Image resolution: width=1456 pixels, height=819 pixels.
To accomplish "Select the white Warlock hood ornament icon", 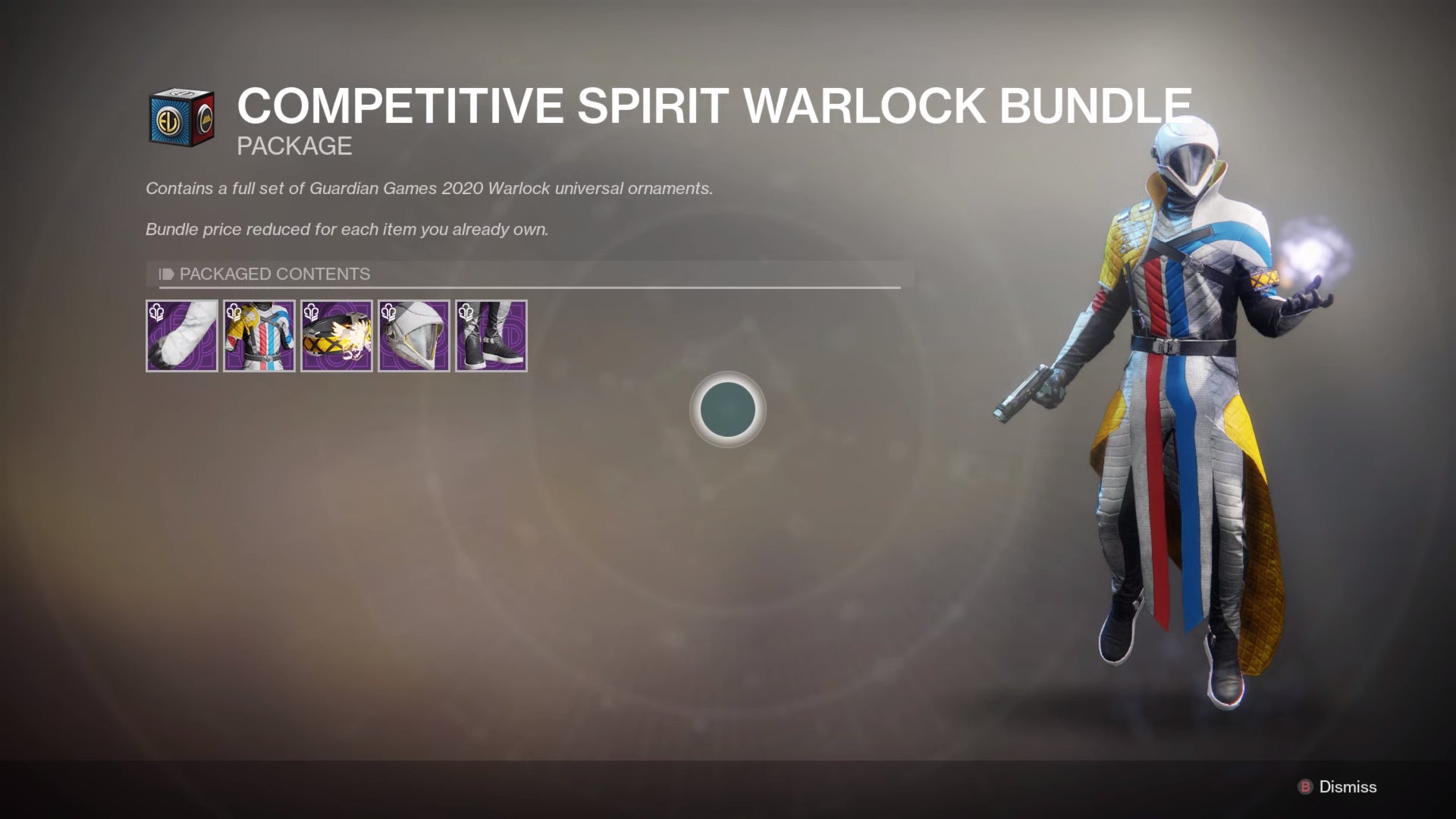I will coord(414,336).
